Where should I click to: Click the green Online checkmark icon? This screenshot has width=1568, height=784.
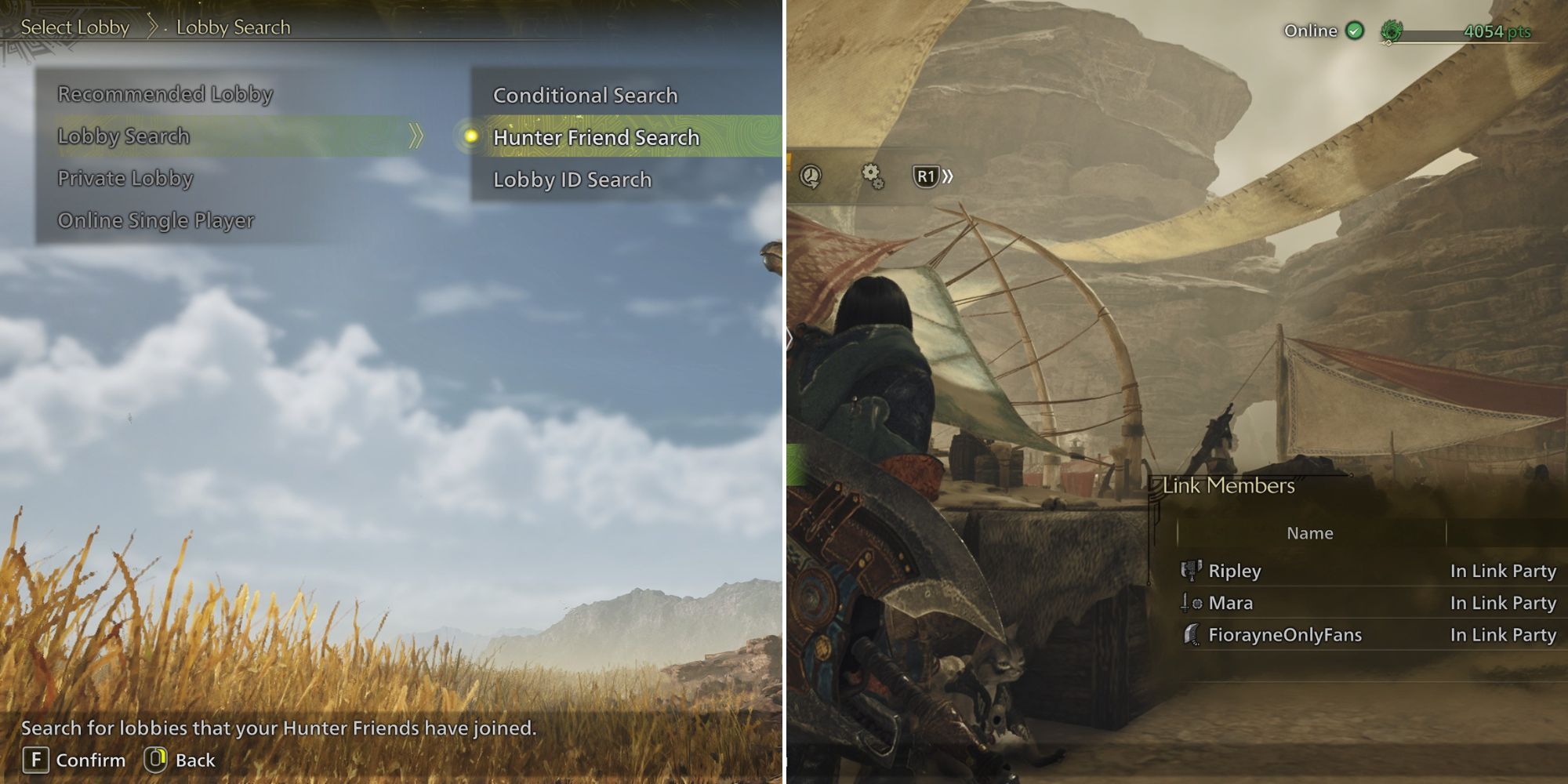[x=1354, y=31]
